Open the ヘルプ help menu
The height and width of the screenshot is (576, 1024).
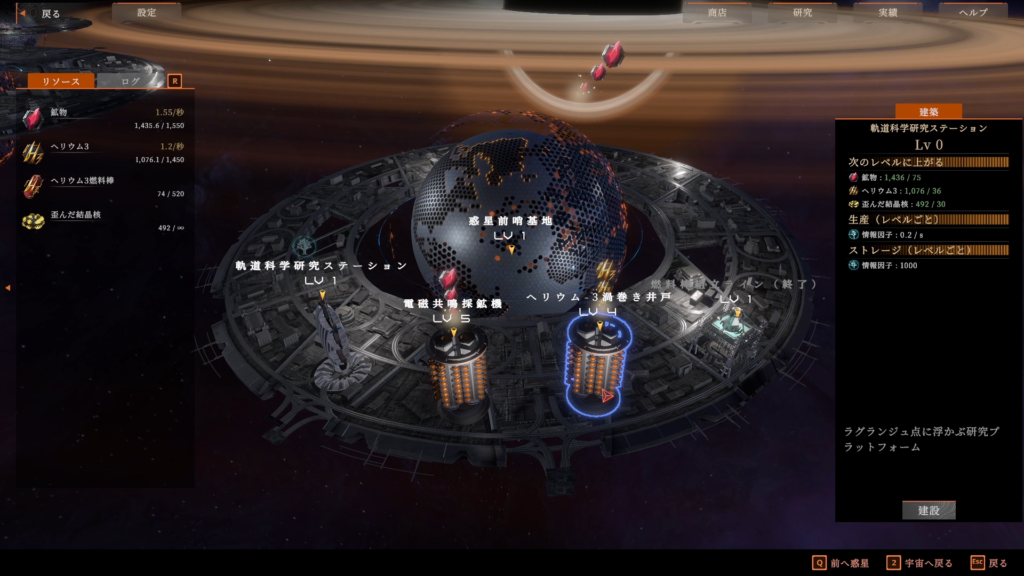tap(972, 13)
